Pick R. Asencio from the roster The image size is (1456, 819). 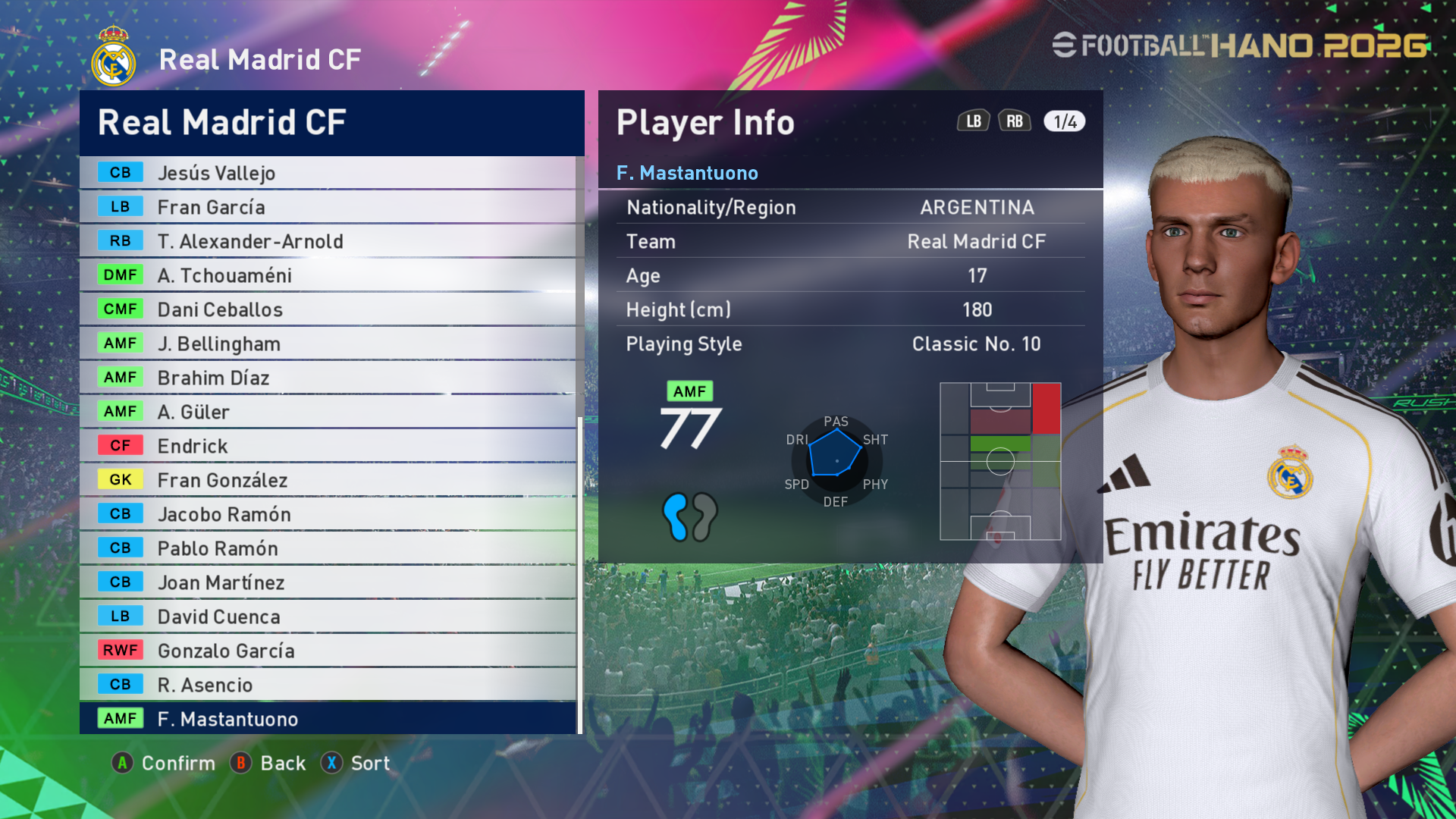328,685
